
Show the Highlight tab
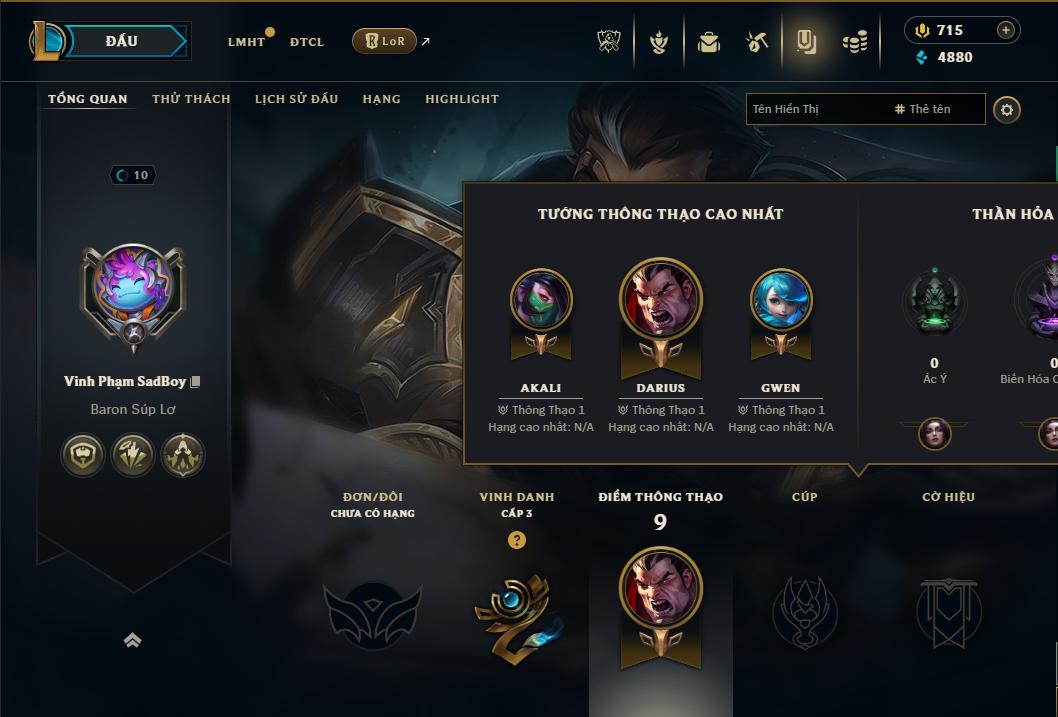461,99
